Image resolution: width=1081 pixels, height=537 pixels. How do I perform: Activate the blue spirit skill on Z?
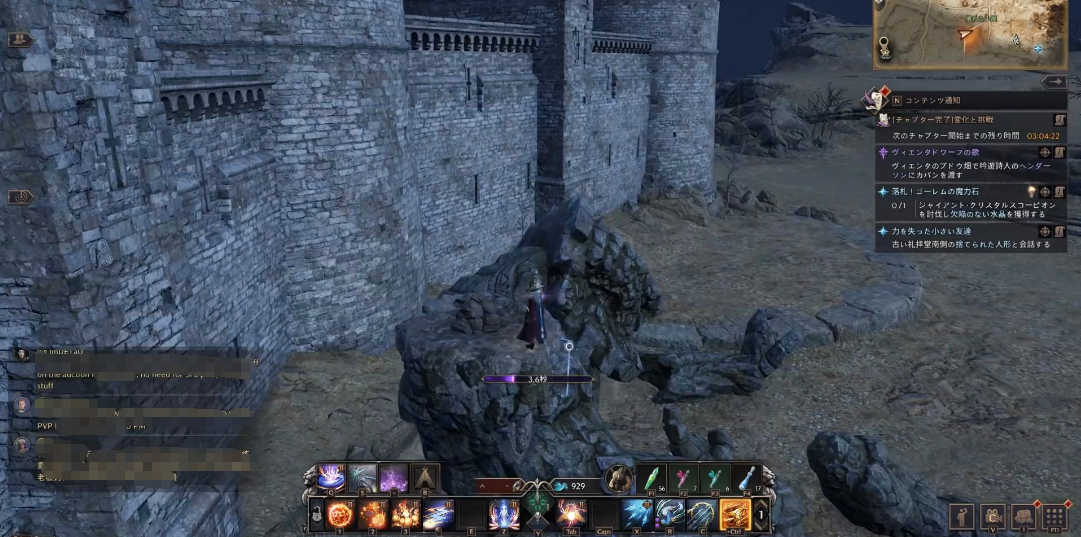(x=503, y=514)
